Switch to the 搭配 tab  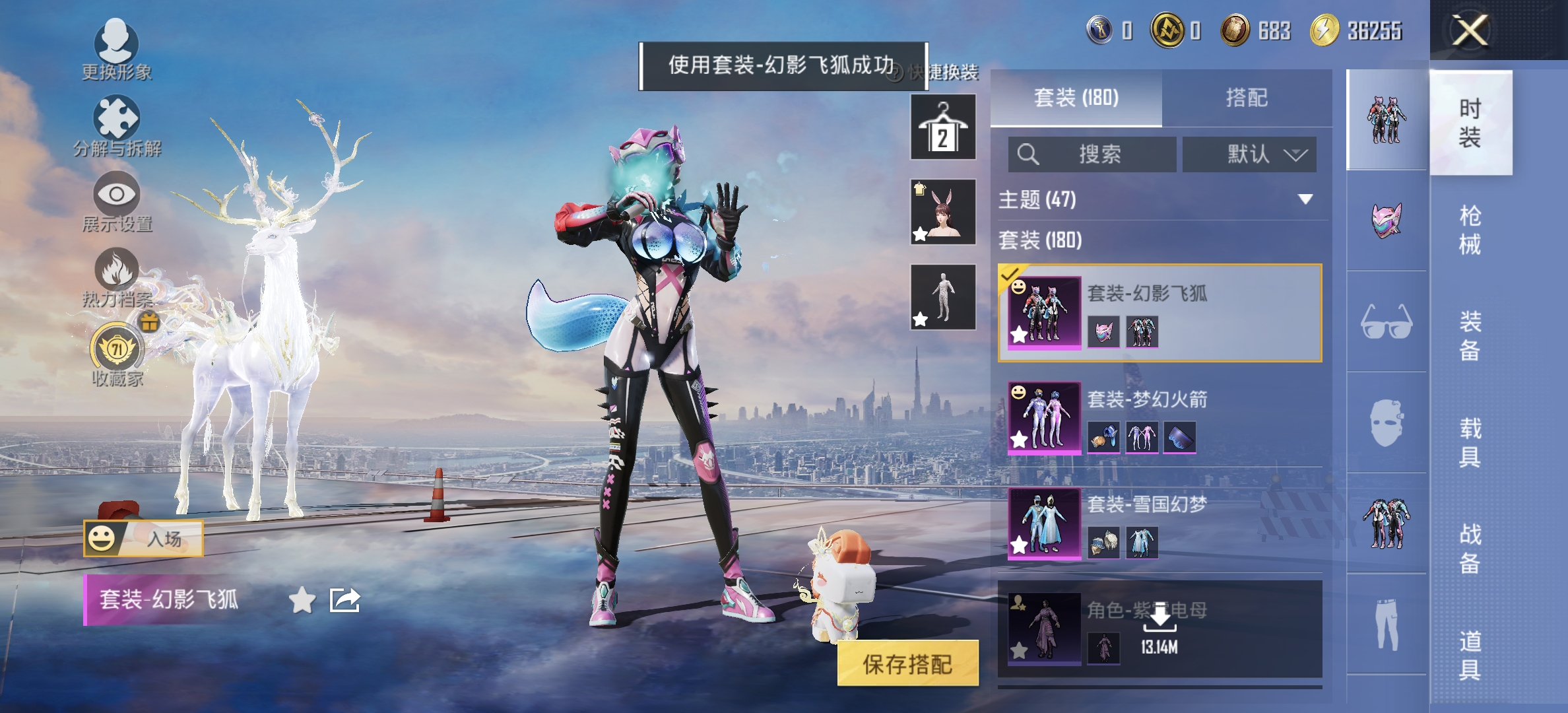click(x=1248, y=97)
